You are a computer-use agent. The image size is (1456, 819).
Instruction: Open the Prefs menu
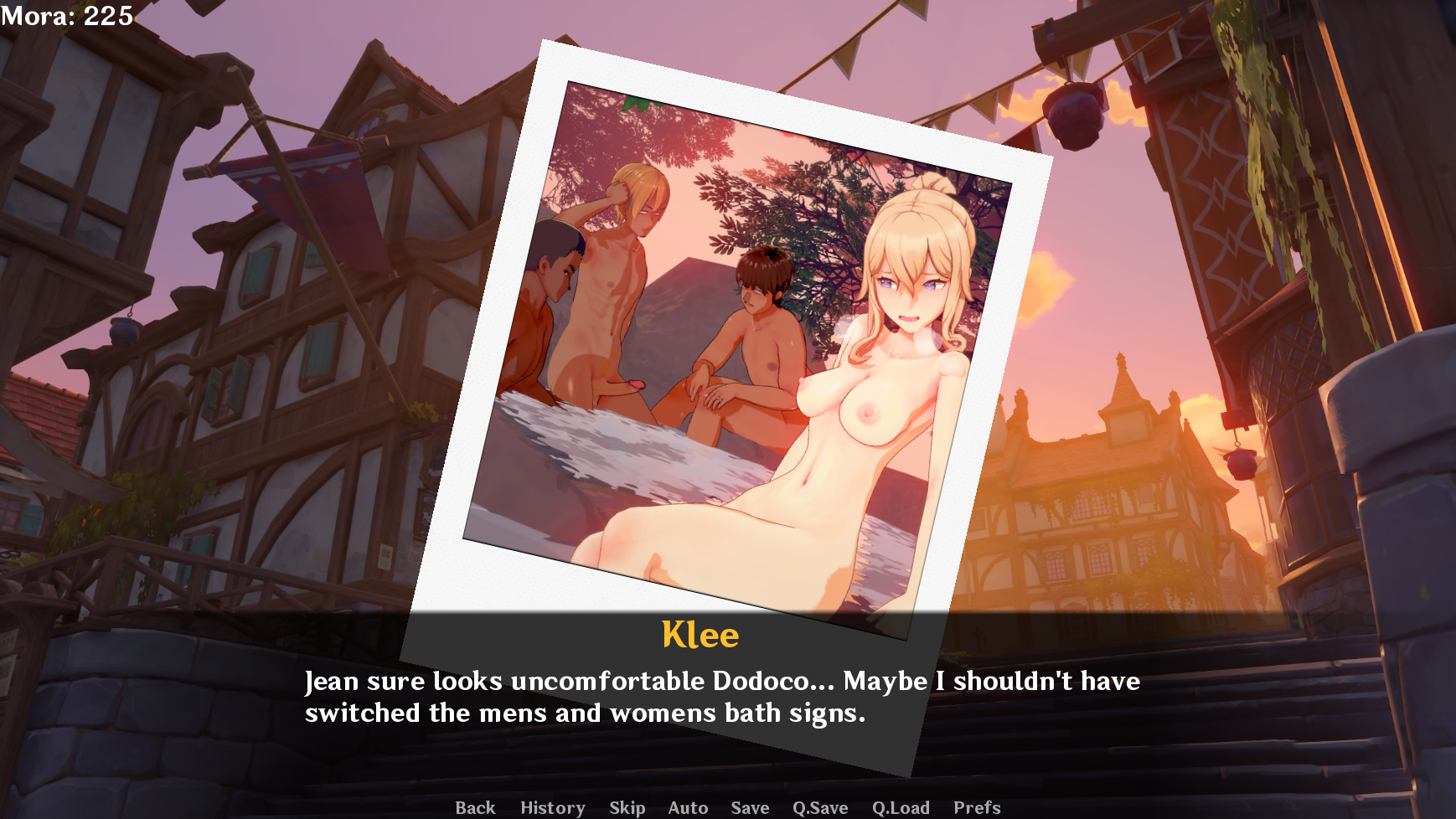click(x=977, y=807)
